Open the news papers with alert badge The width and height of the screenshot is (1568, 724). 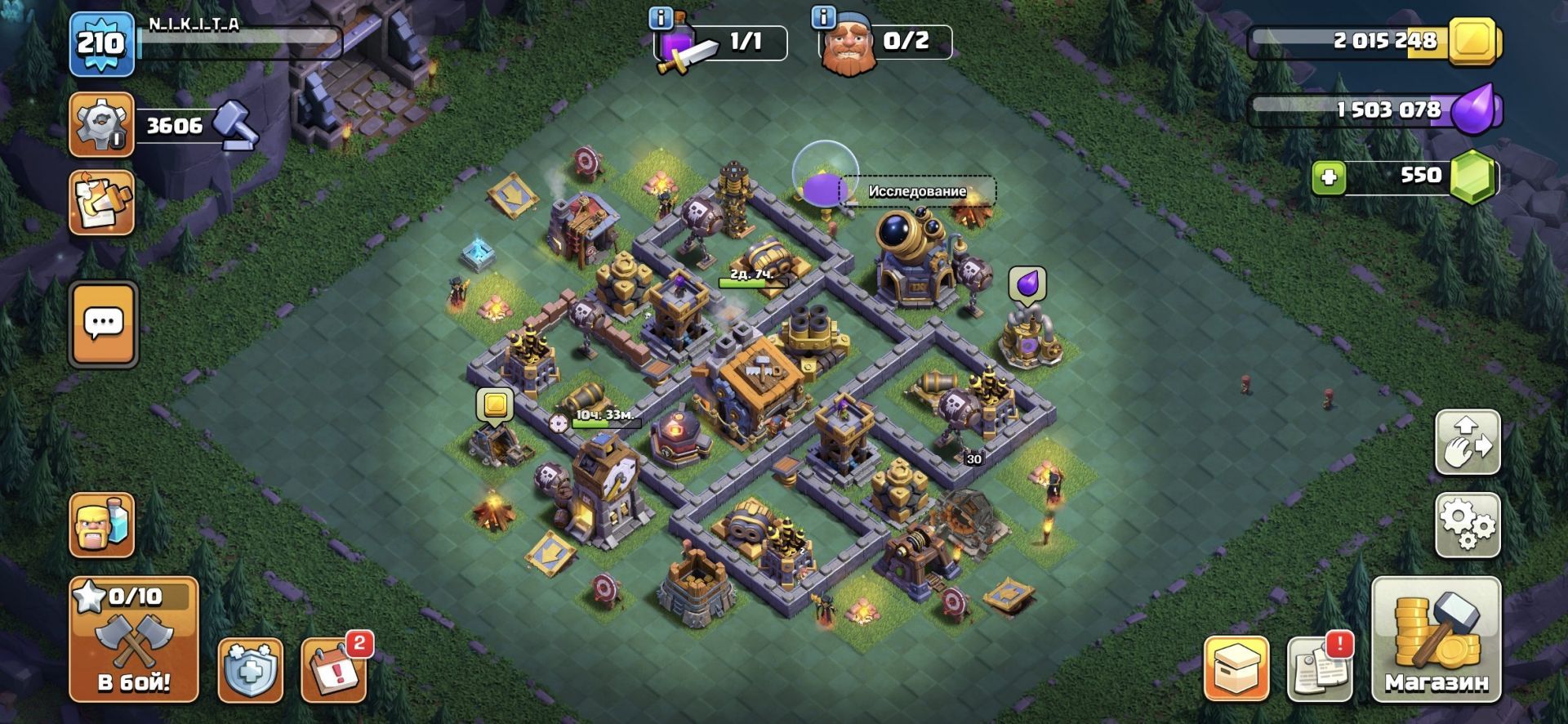point(1320,670)
